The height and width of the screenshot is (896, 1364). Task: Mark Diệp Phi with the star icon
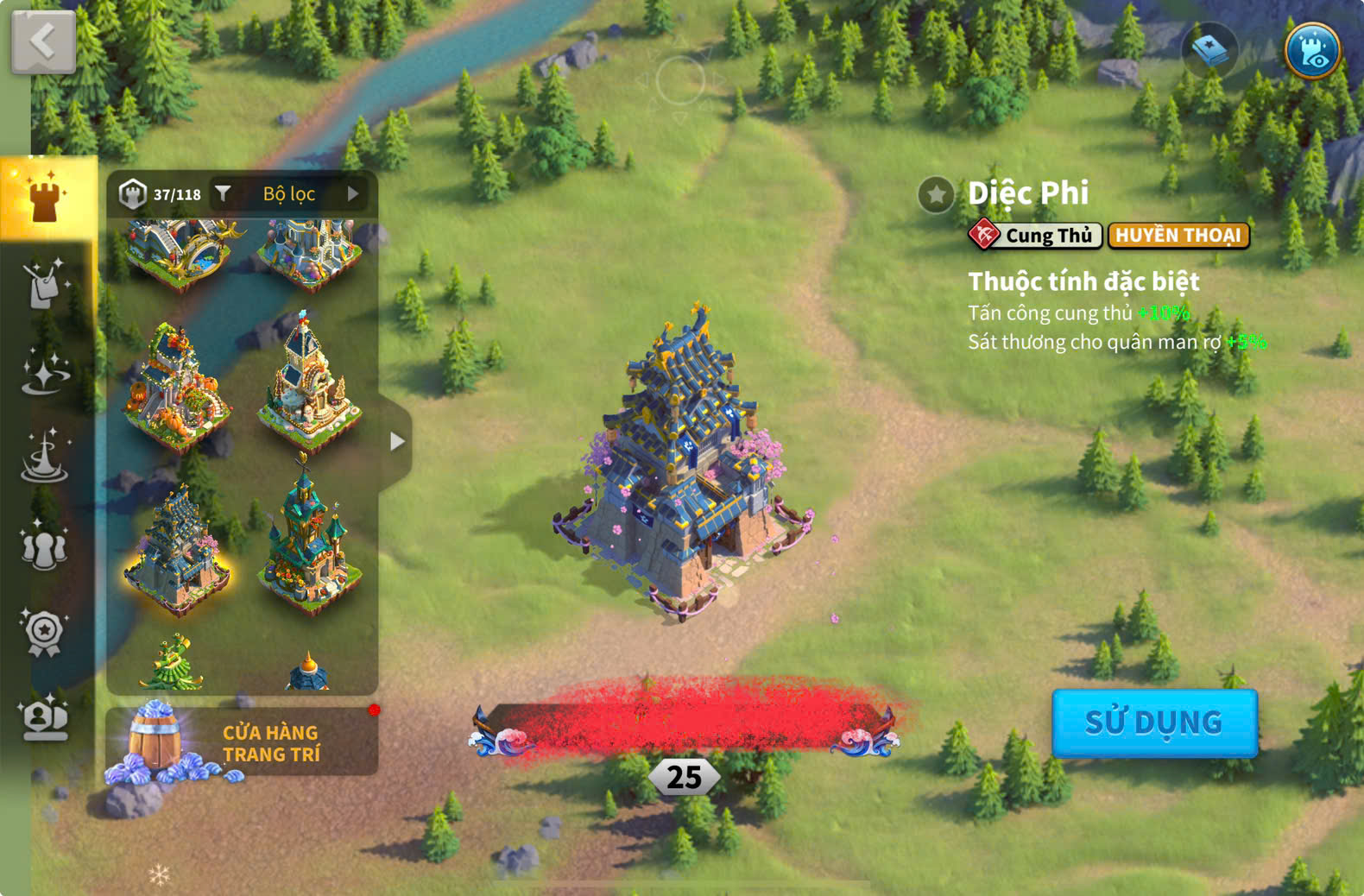tap(936, 195)
